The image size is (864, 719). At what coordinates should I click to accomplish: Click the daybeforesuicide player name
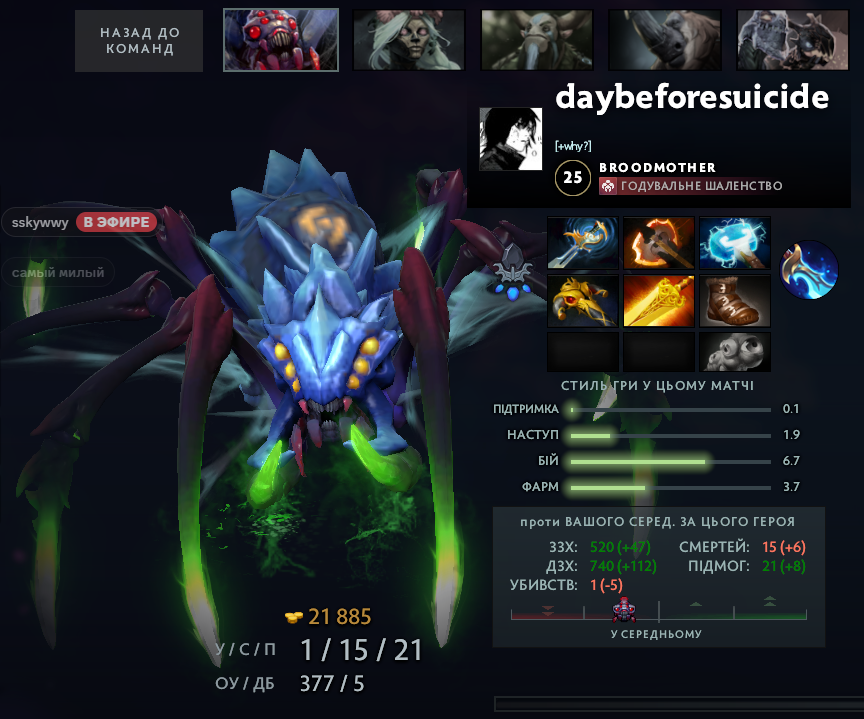[x=692, y=97]
